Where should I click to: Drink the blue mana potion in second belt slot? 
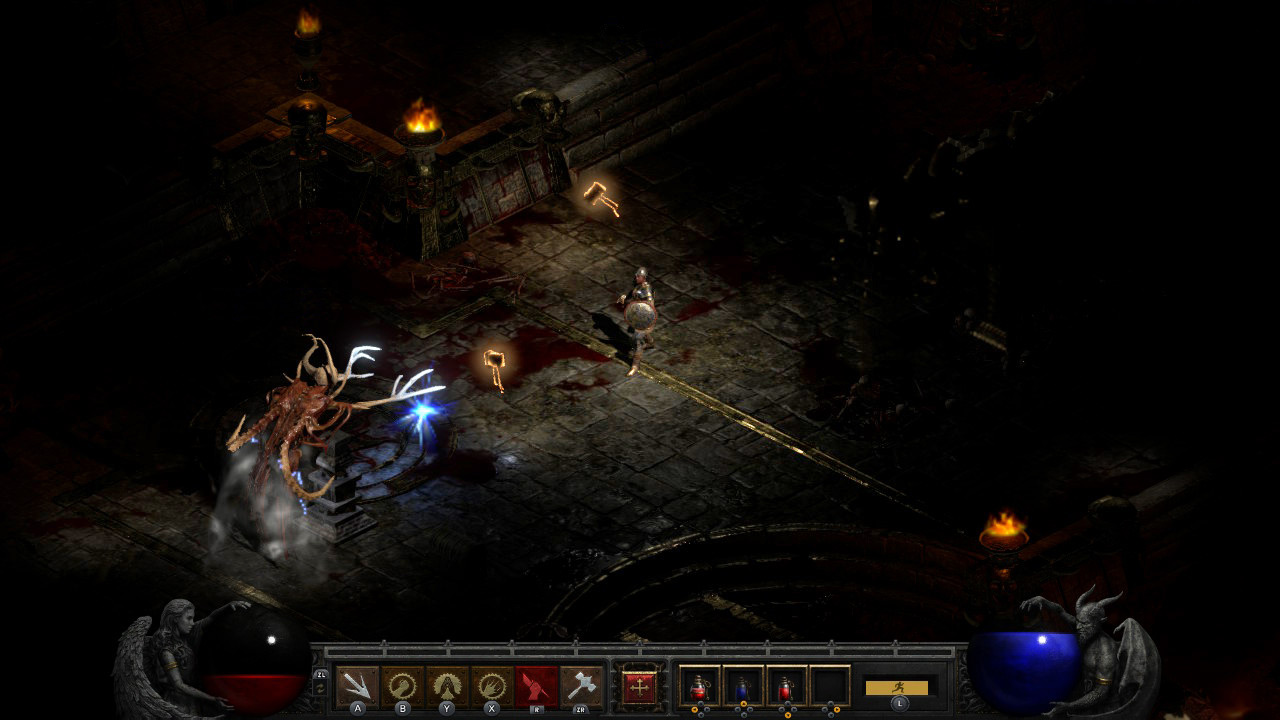(742, 686)
